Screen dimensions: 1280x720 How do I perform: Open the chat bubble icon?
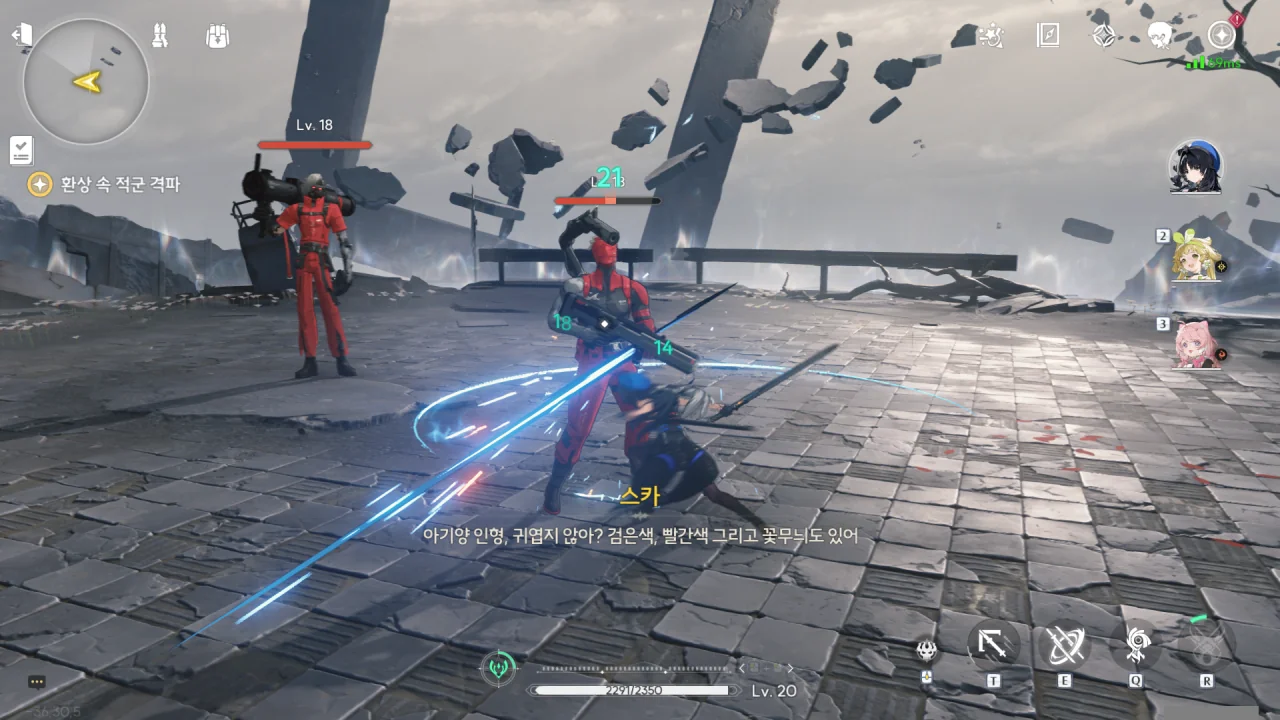pos(37,682)
